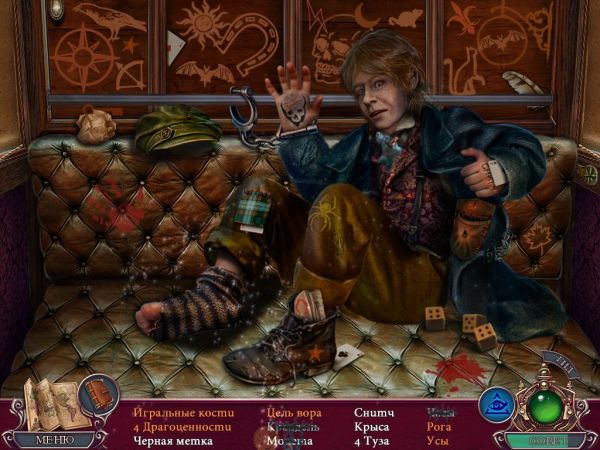The height and width of the screenshot is (450, 600).
Task: Select the 'Цель вора' list entry
Action: [294, 411]
